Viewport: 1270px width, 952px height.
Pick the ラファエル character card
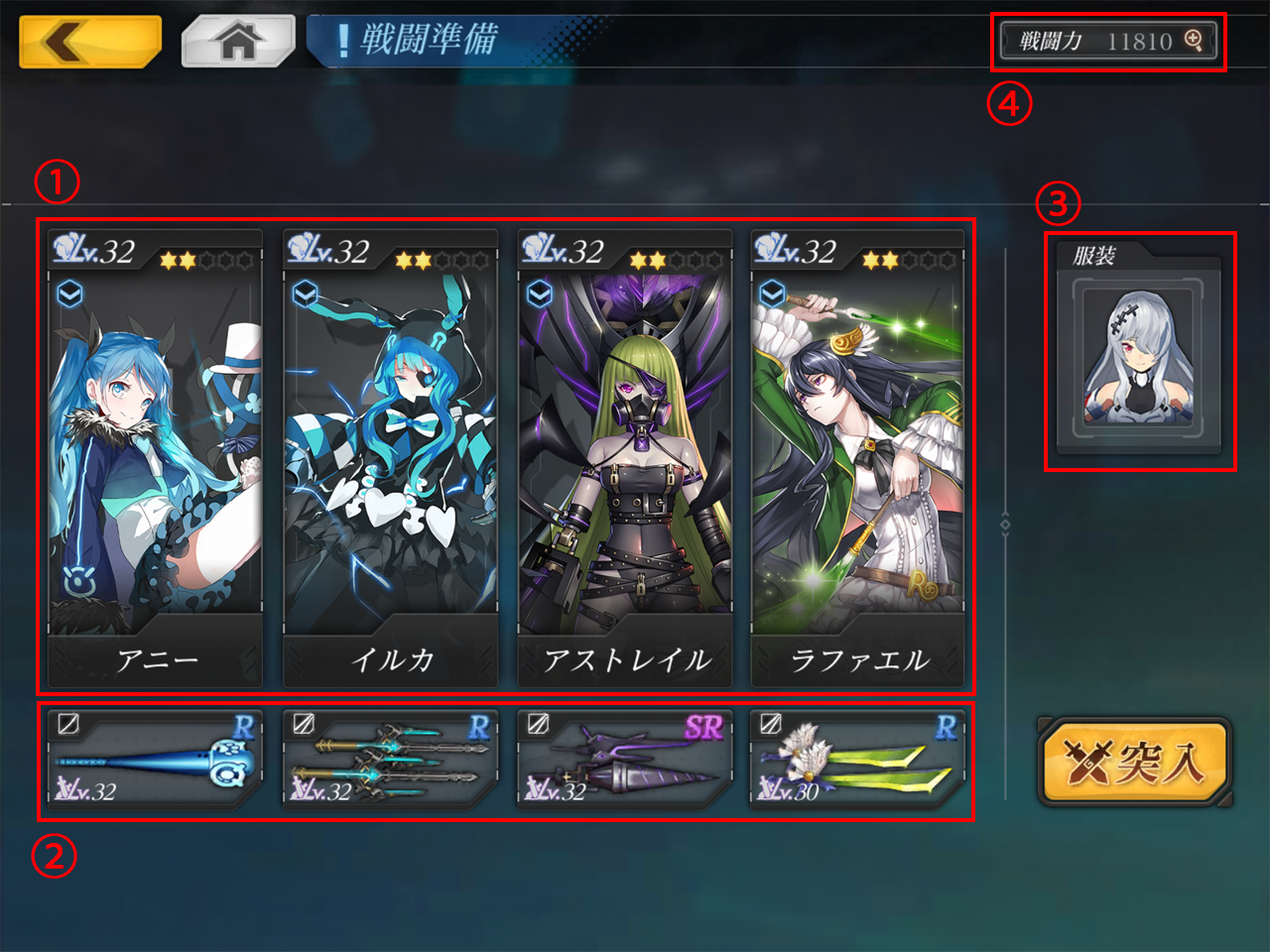(x=858, y=456)
